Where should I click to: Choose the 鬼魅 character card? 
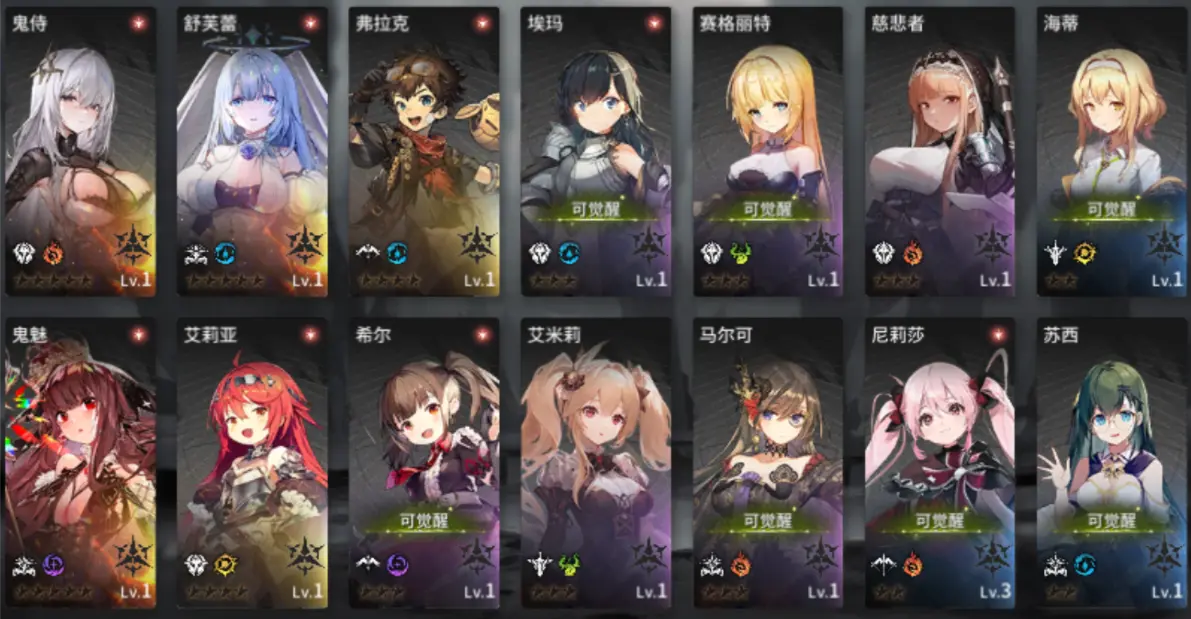(x=81, y=462)
